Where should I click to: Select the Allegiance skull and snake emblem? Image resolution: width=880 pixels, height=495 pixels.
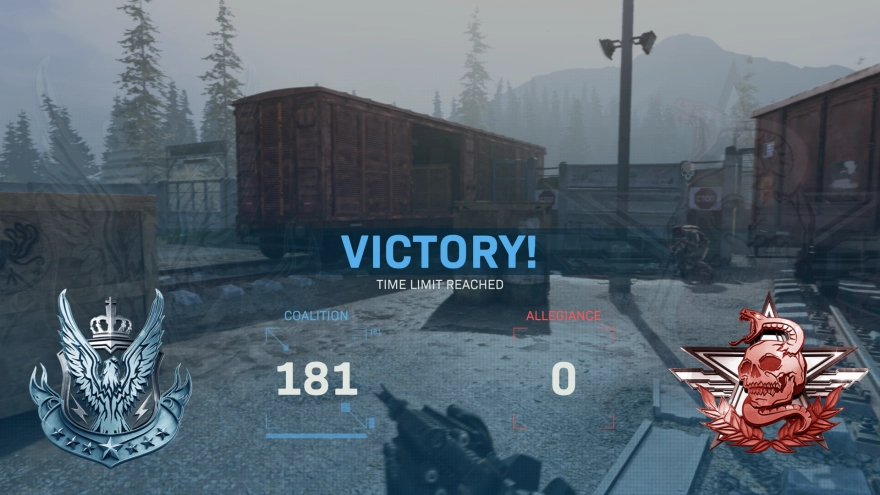767,376
